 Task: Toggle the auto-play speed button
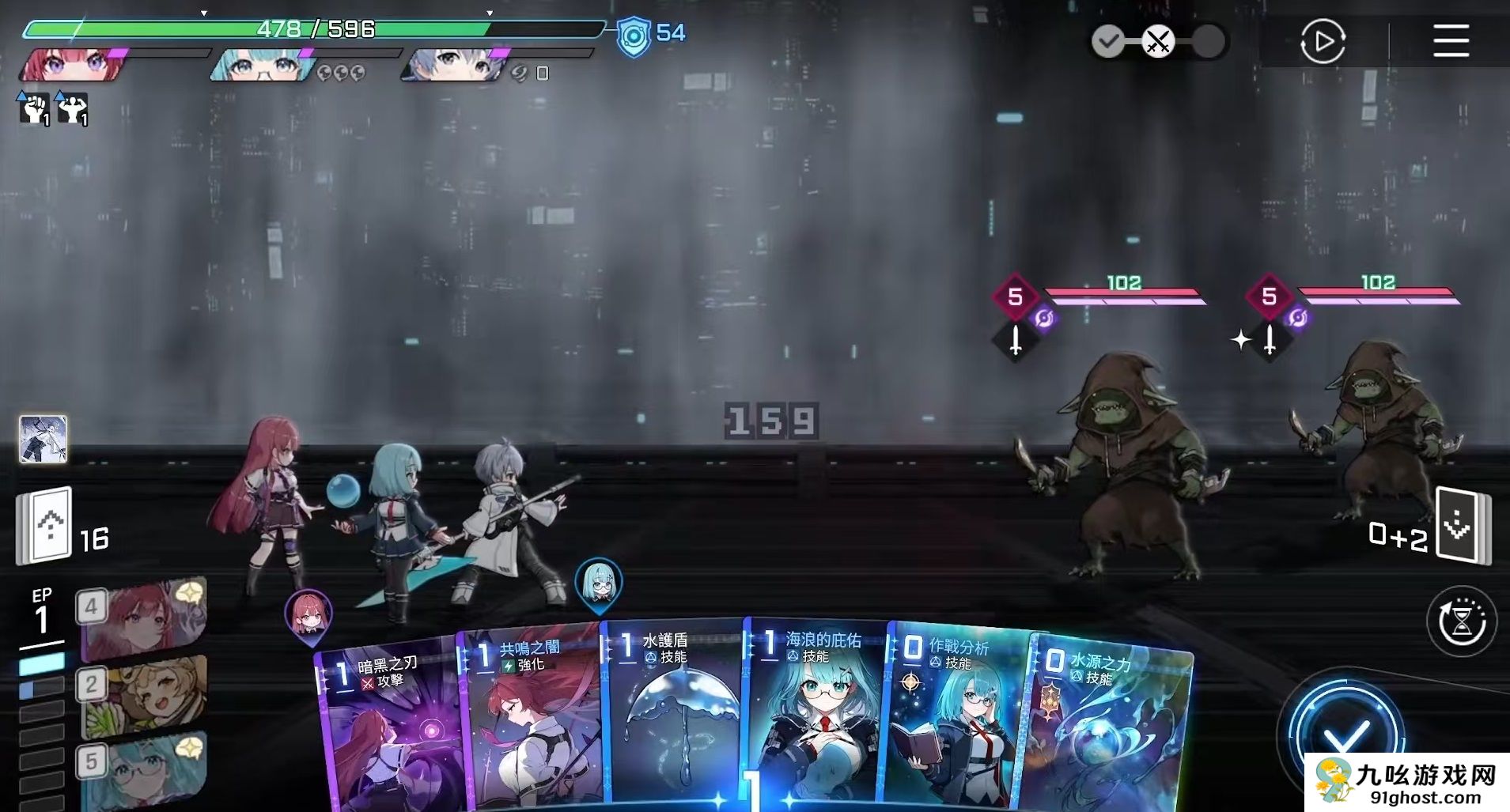[1322, 41]
